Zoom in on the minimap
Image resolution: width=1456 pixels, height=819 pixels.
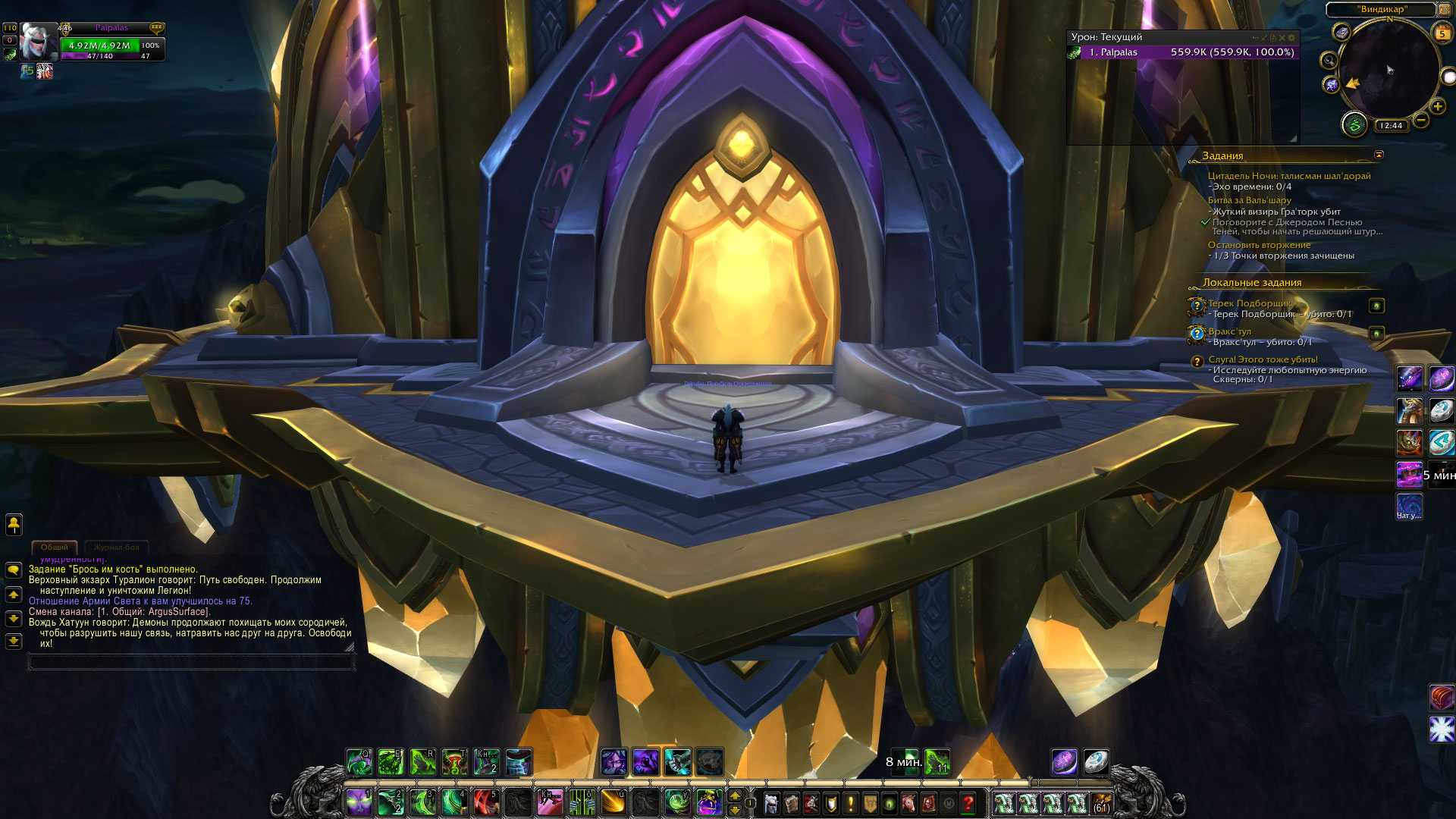click(1438, 106)
